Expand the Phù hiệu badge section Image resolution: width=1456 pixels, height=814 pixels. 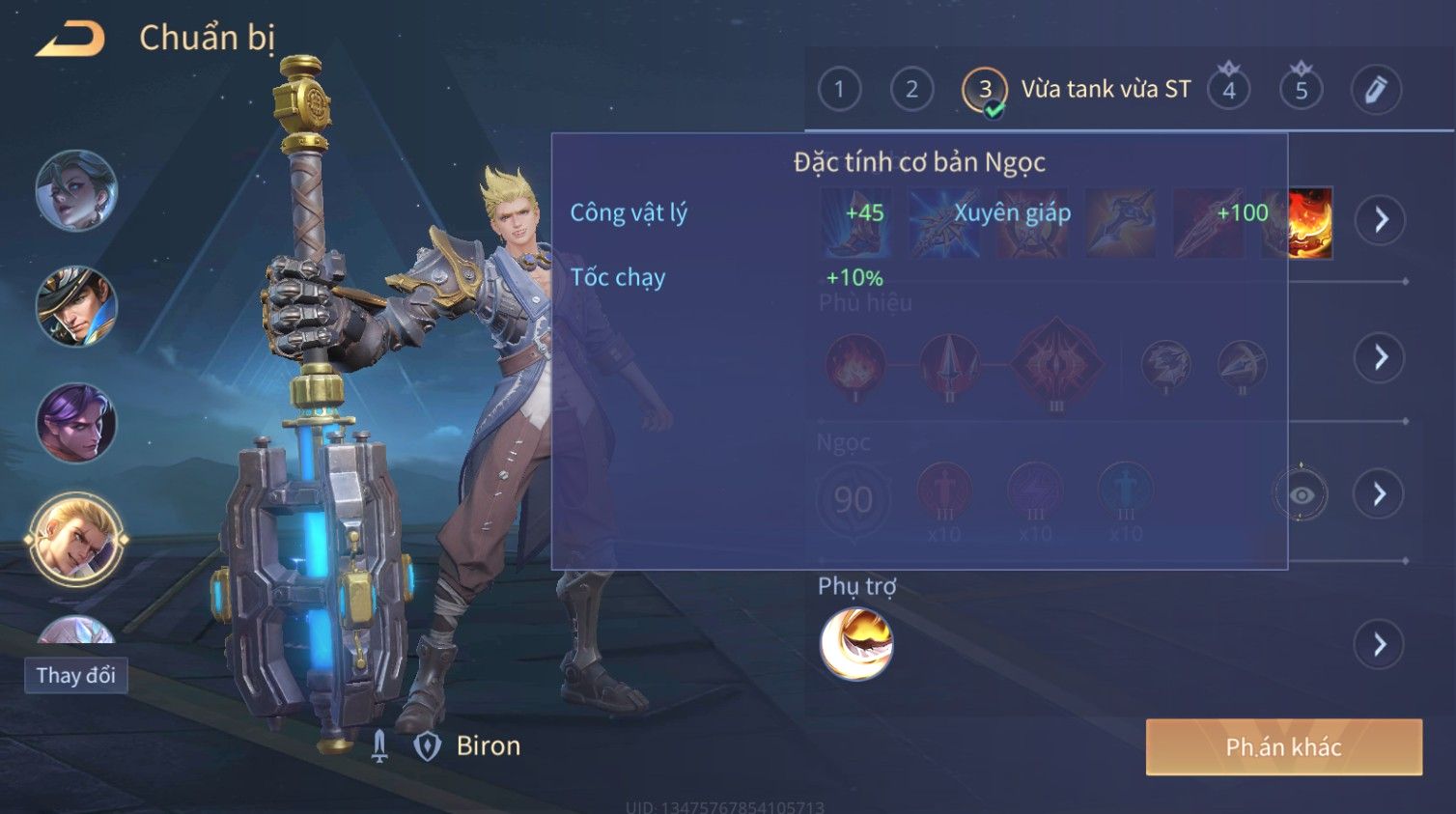point(1381,357)
